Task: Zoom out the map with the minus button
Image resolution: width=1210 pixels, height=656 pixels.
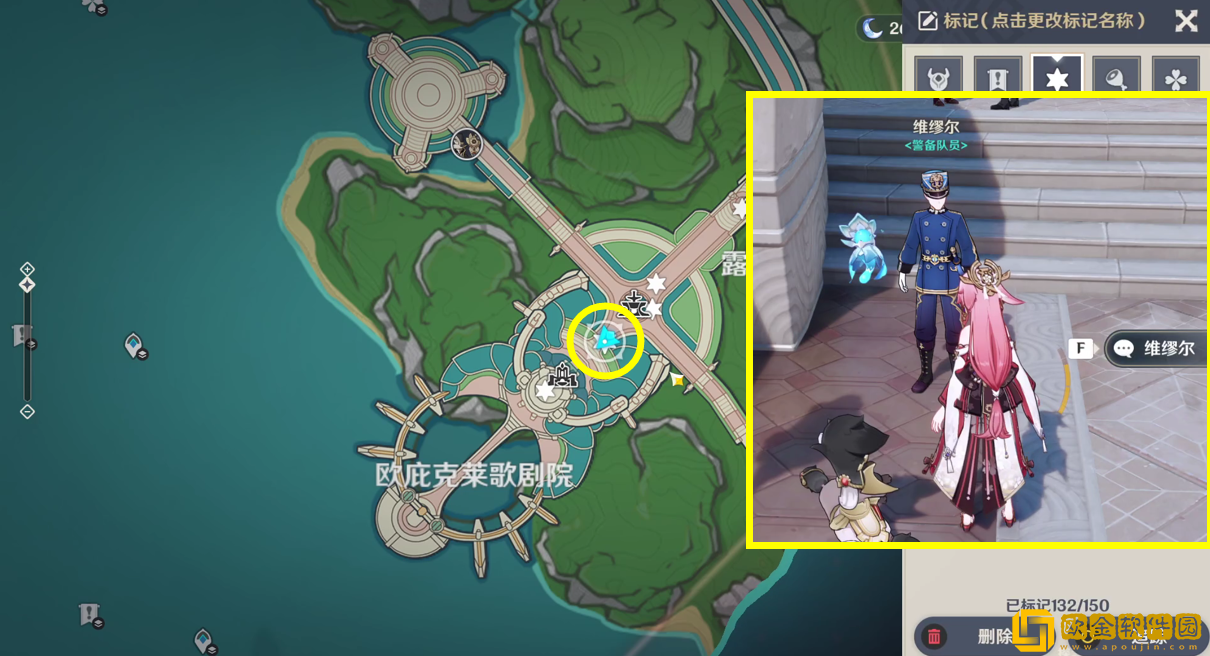Action: coord(27,411)
